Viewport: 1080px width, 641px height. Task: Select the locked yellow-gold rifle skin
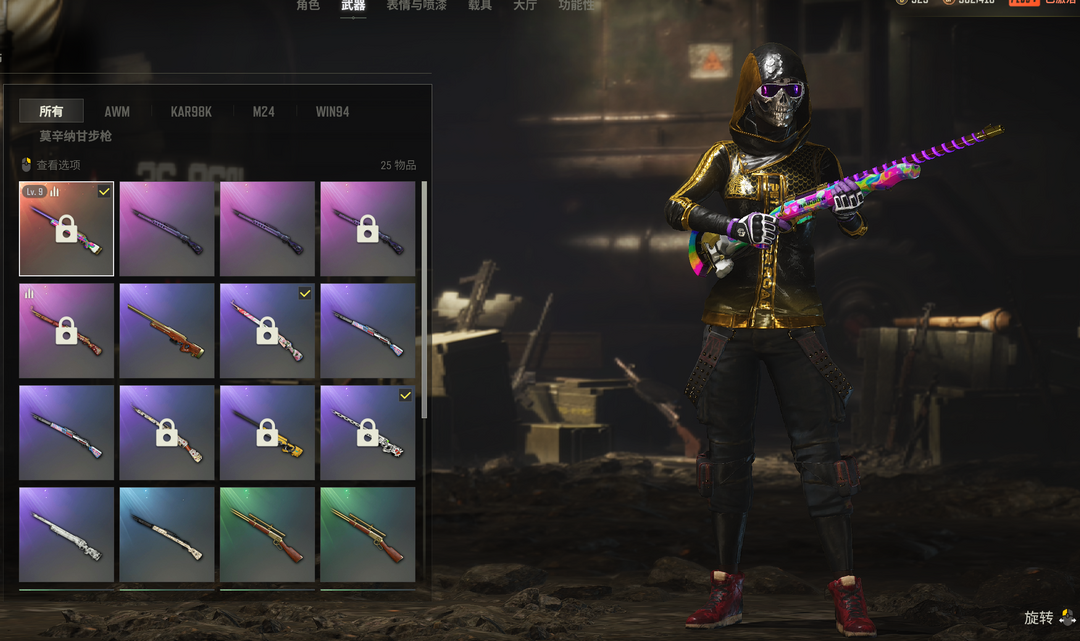267,433
